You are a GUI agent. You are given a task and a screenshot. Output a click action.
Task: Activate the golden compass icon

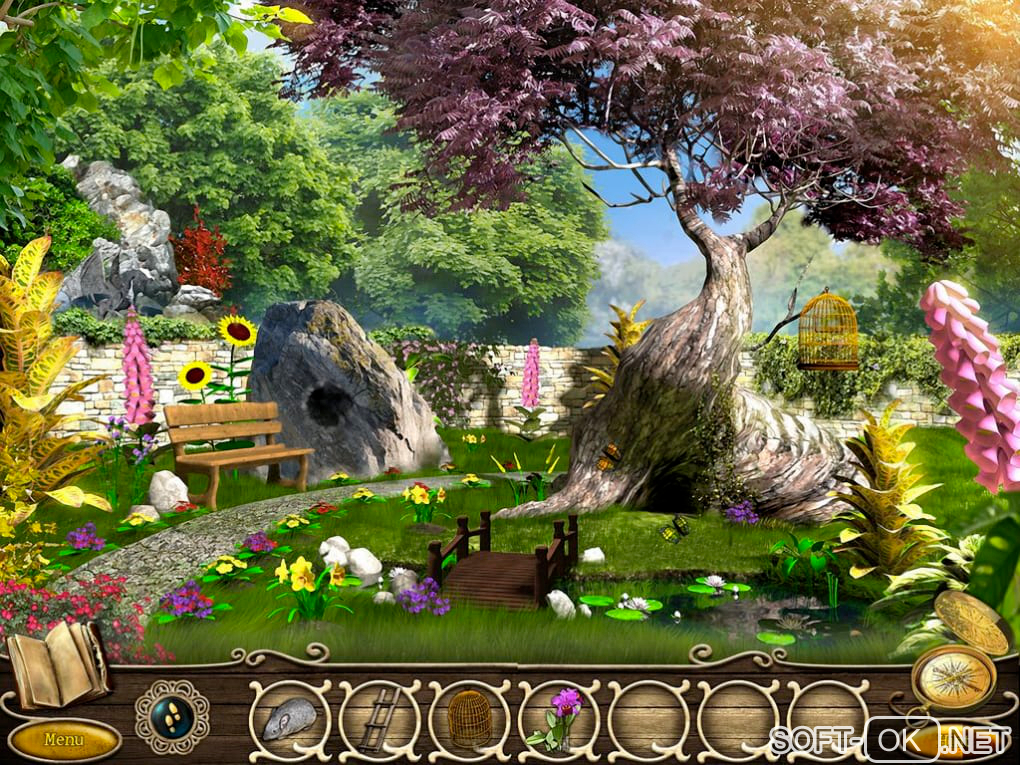[953, 677]
